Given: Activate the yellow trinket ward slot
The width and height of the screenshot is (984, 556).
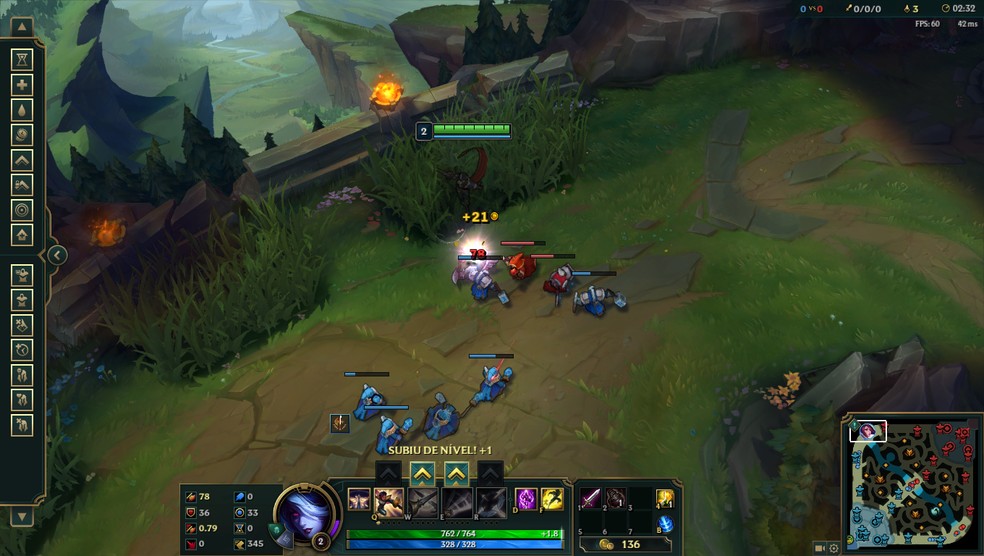Looking at the screenshot, I should coord(665,499).
